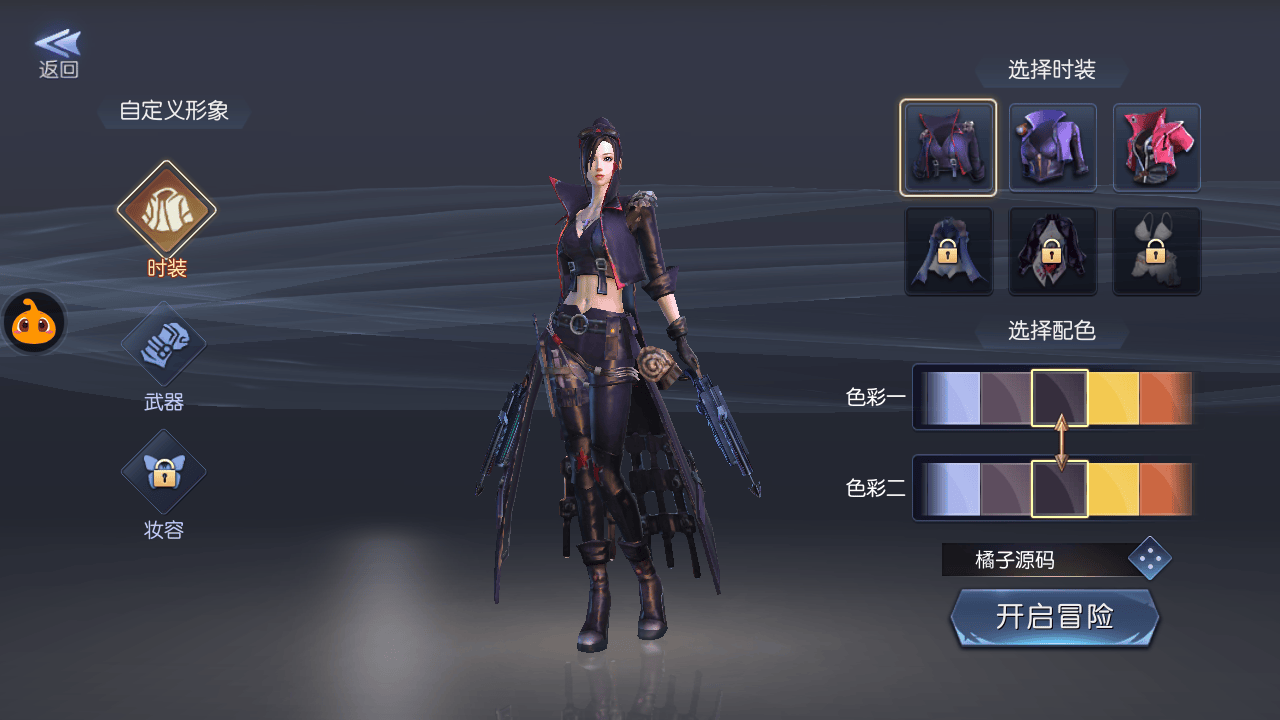Pick orange swatch in 色彩二 row

pyautogui.click(x=1164, y=488)
